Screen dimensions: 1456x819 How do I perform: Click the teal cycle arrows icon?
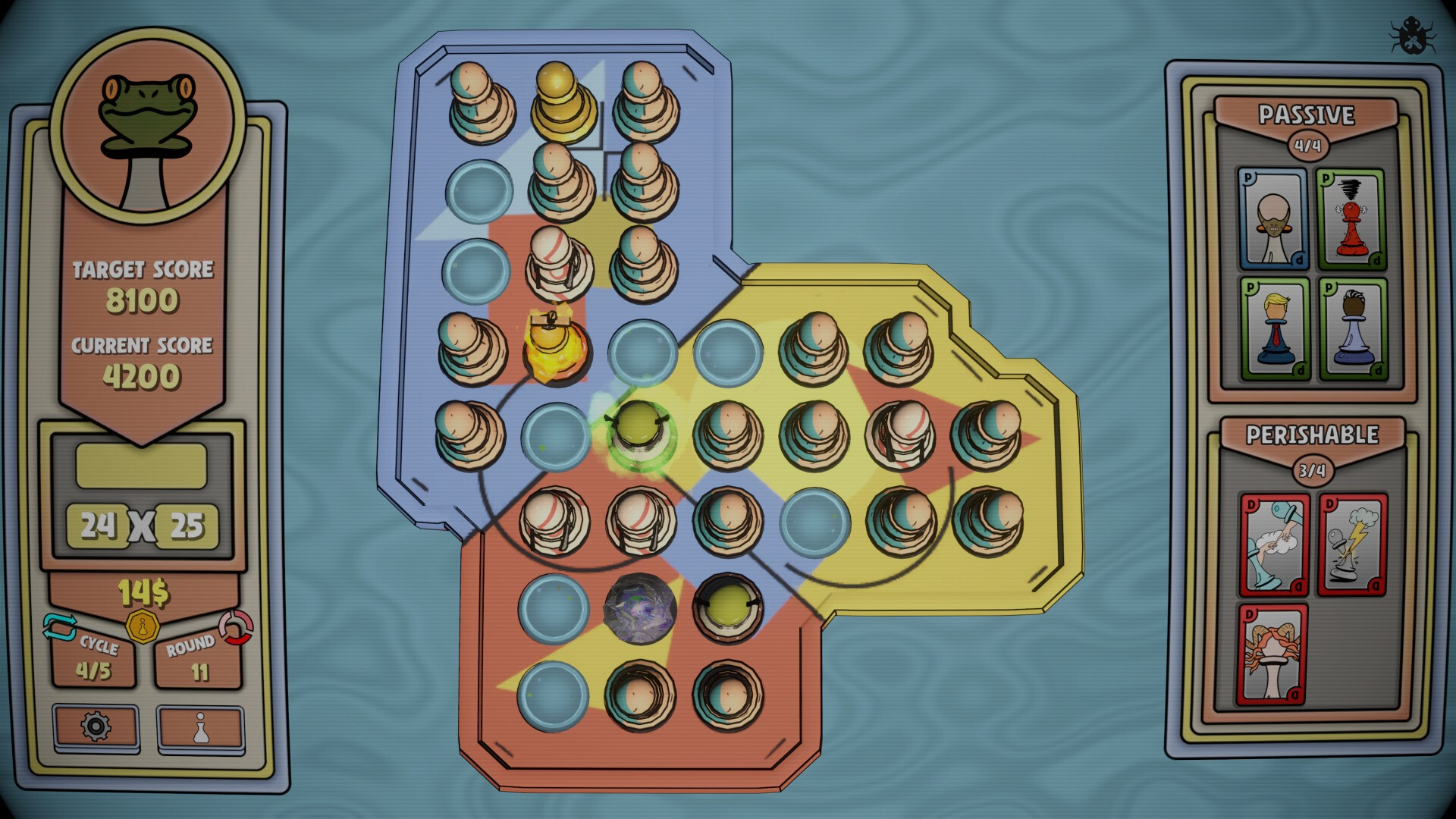pos(59,624)
